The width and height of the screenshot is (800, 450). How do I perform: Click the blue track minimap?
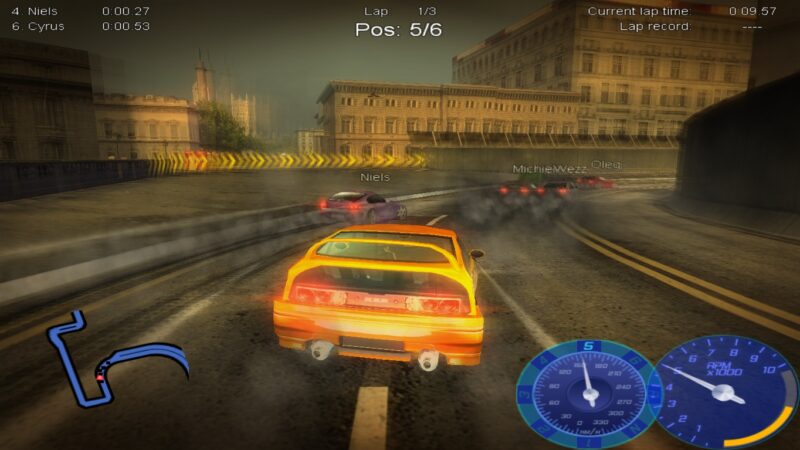110,360
